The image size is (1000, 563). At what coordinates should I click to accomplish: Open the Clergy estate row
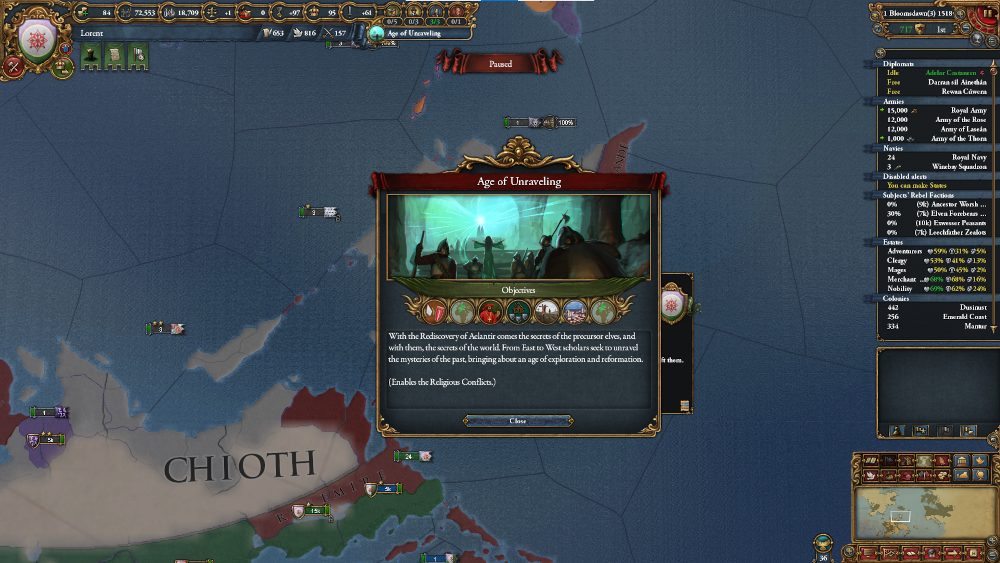(x=935, y=260)
